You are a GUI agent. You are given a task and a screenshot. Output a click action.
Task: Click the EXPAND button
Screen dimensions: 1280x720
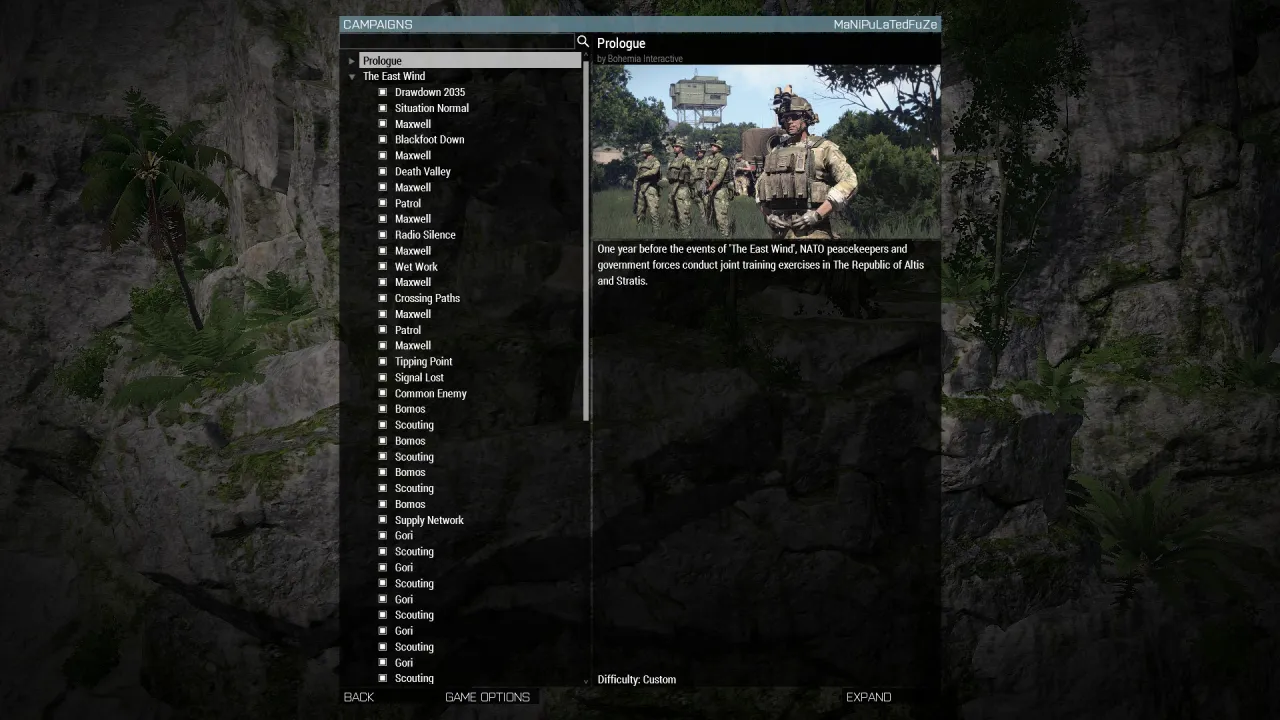pos(868,697)
